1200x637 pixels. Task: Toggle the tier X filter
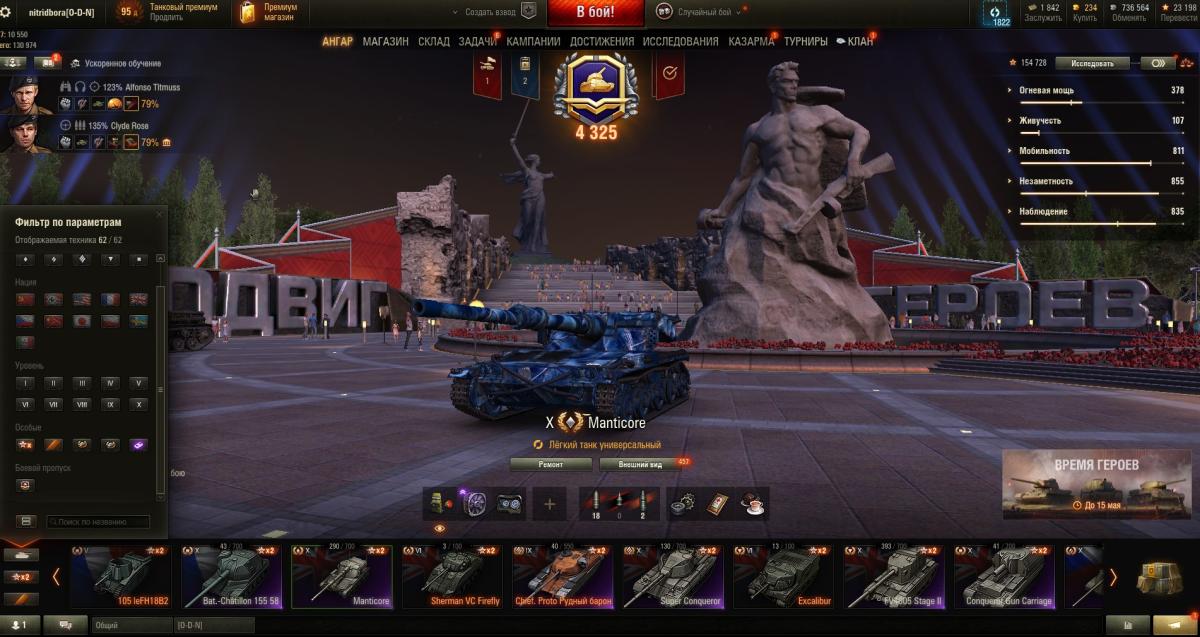point(139,404)
